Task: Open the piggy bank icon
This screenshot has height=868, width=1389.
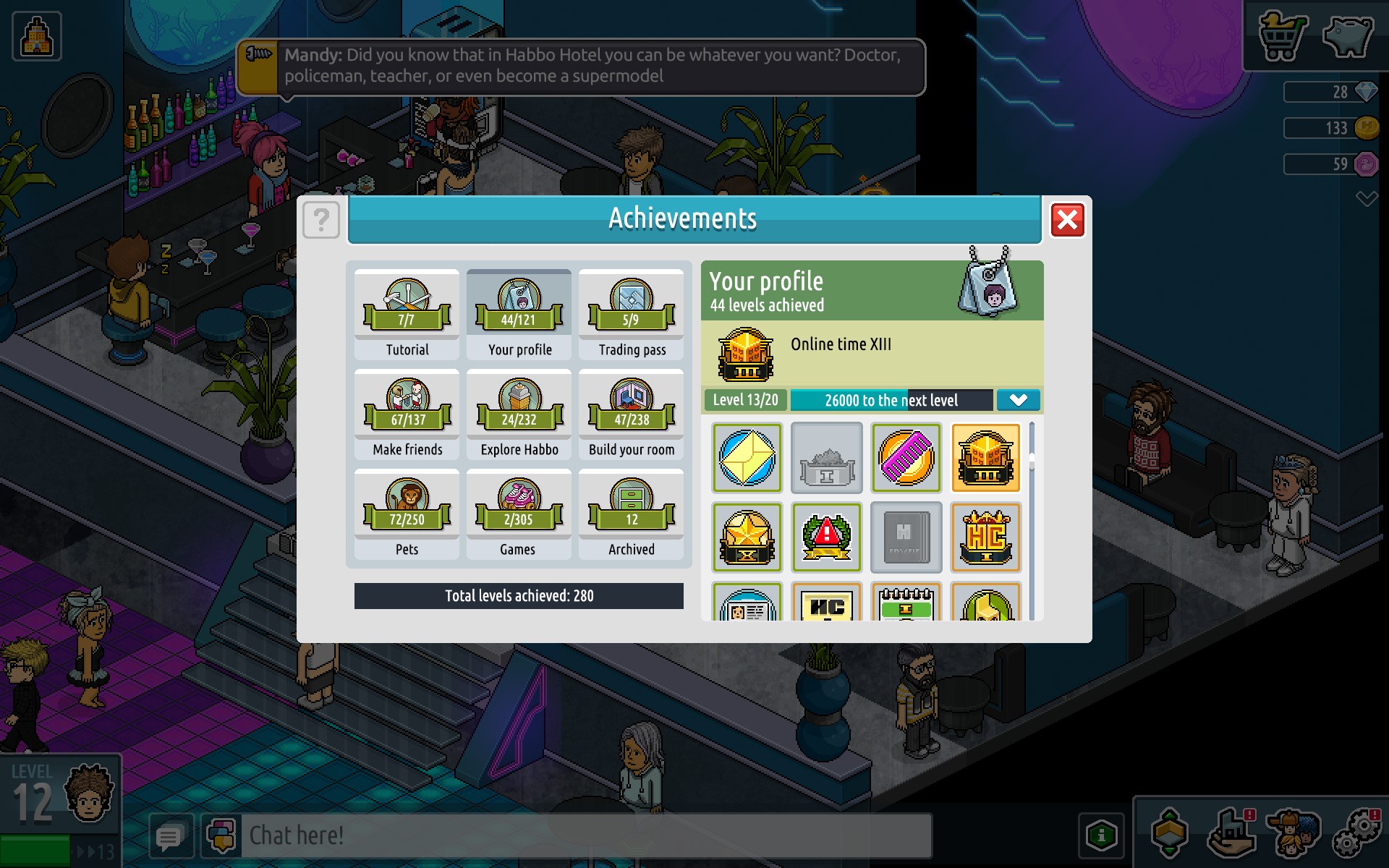Action: tap(1347, 36)
